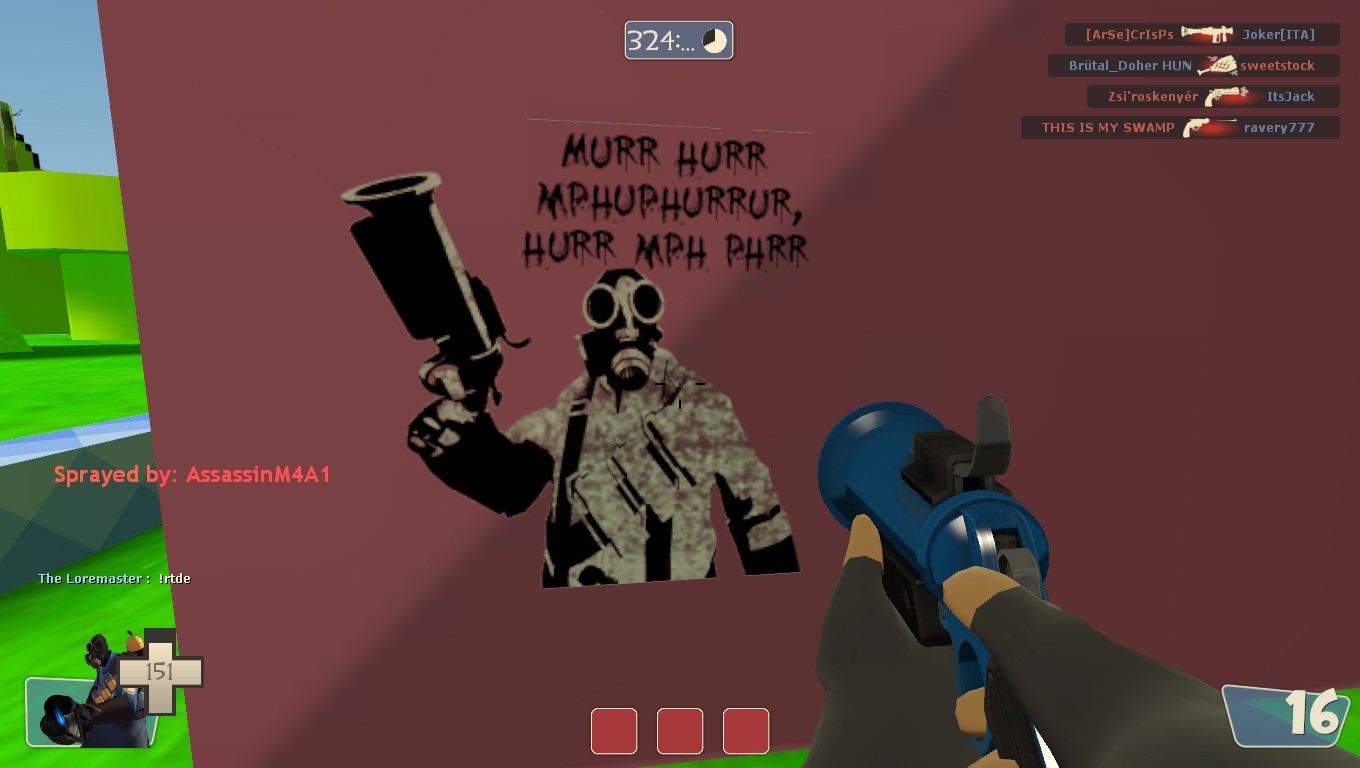
Task: Click the round timer pie progress indicator
Action: [715, 39]
